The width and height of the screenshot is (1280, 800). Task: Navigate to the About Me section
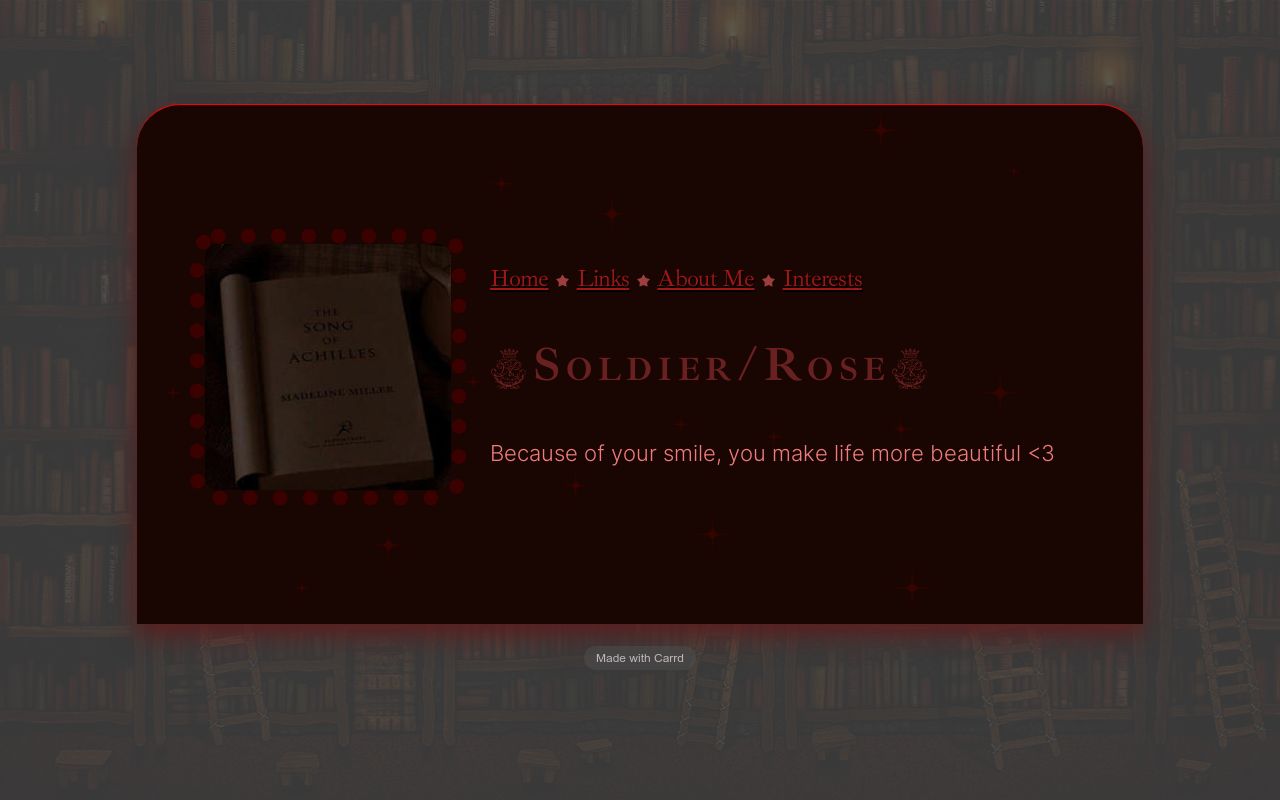tap(705, 279)
